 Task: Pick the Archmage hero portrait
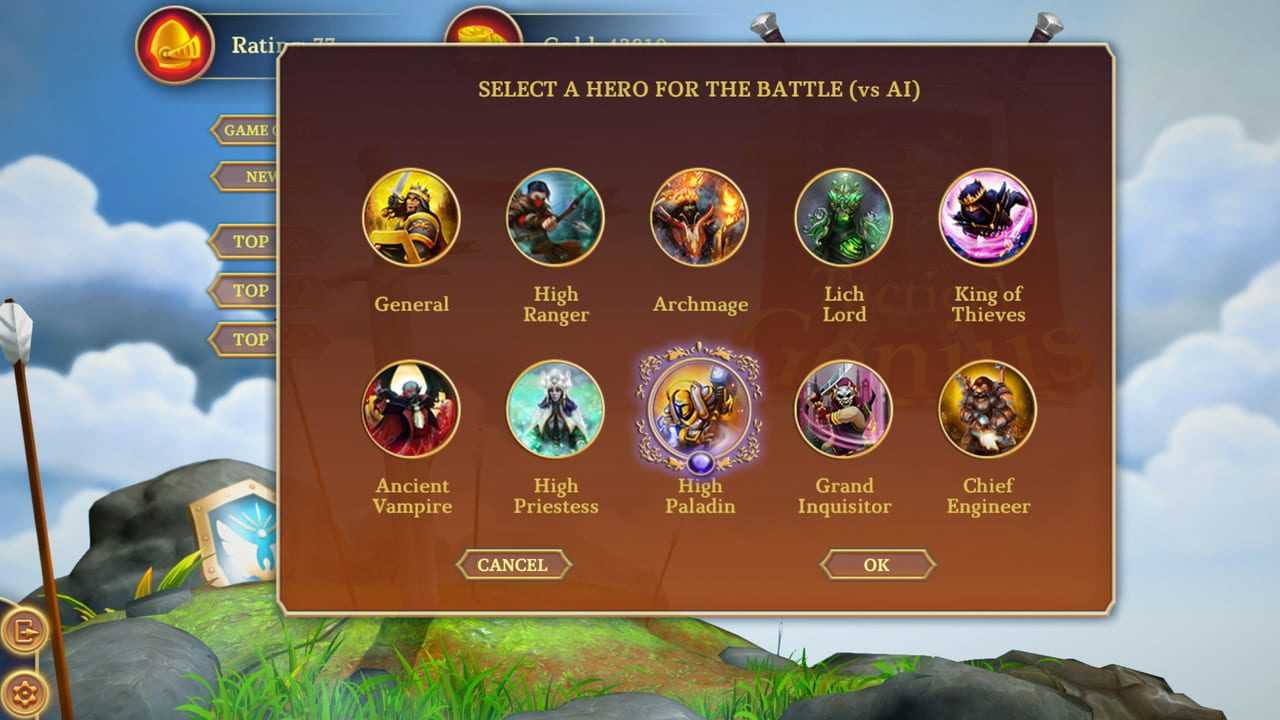click(699, 218)
